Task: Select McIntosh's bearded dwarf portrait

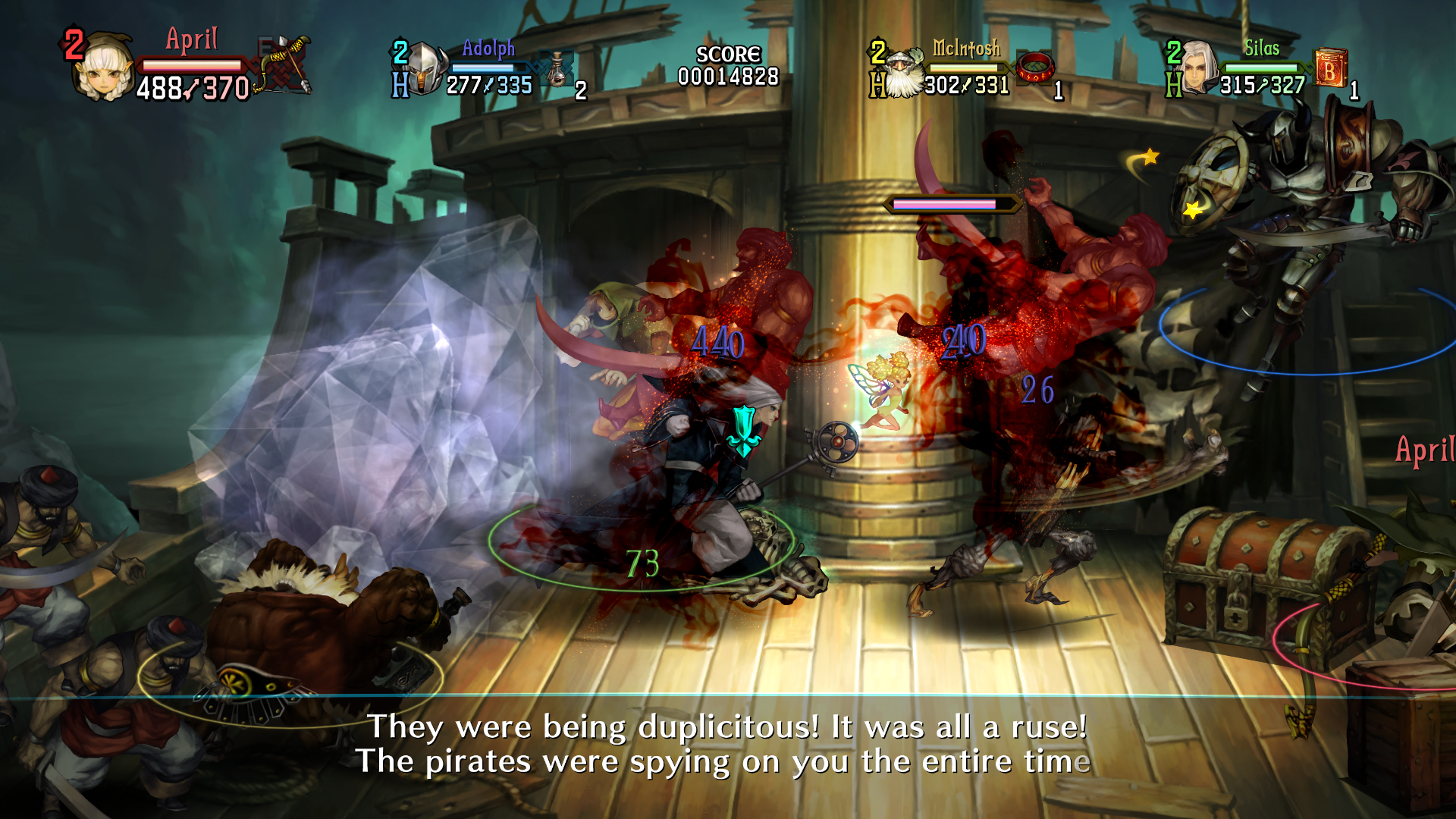Action: [x=902, y=74]
